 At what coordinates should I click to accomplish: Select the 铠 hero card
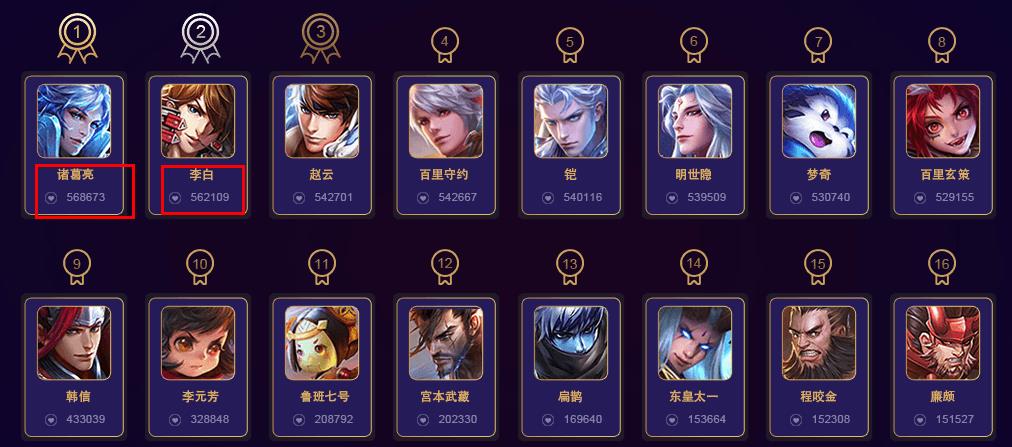(570, 122)
